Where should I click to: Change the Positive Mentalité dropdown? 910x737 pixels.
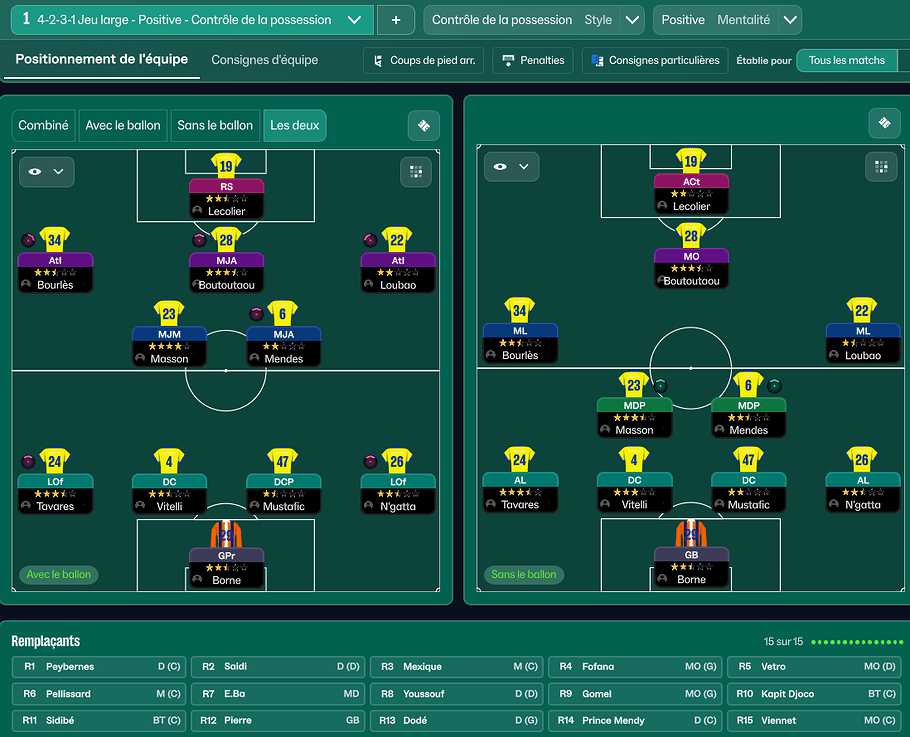pos(790,20)
